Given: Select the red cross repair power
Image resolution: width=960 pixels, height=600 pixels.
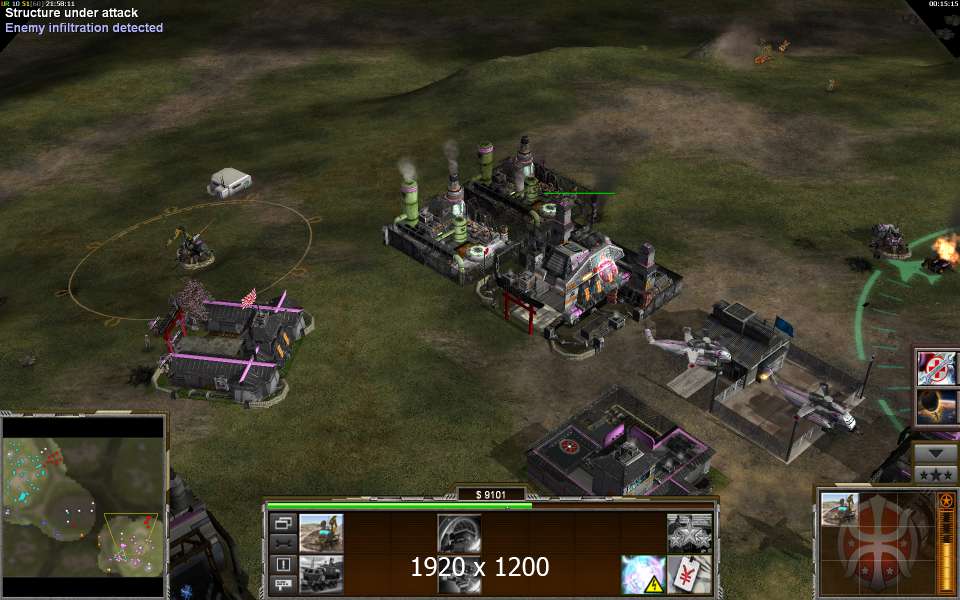Looking at the screenshot, I should [937, 368].
